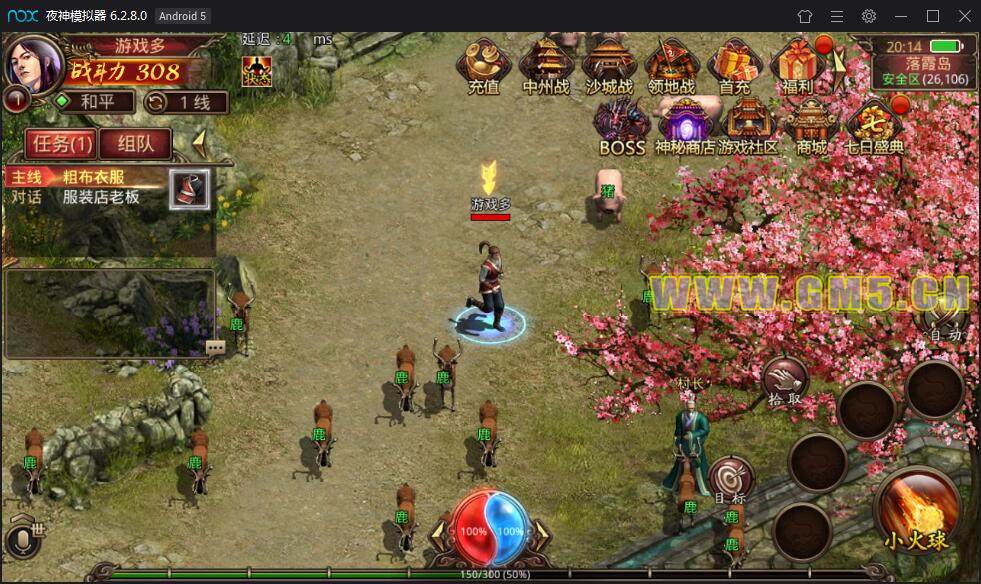
Task: Visit the 神秘商店 mystery shop
Action: coord(685,126)
